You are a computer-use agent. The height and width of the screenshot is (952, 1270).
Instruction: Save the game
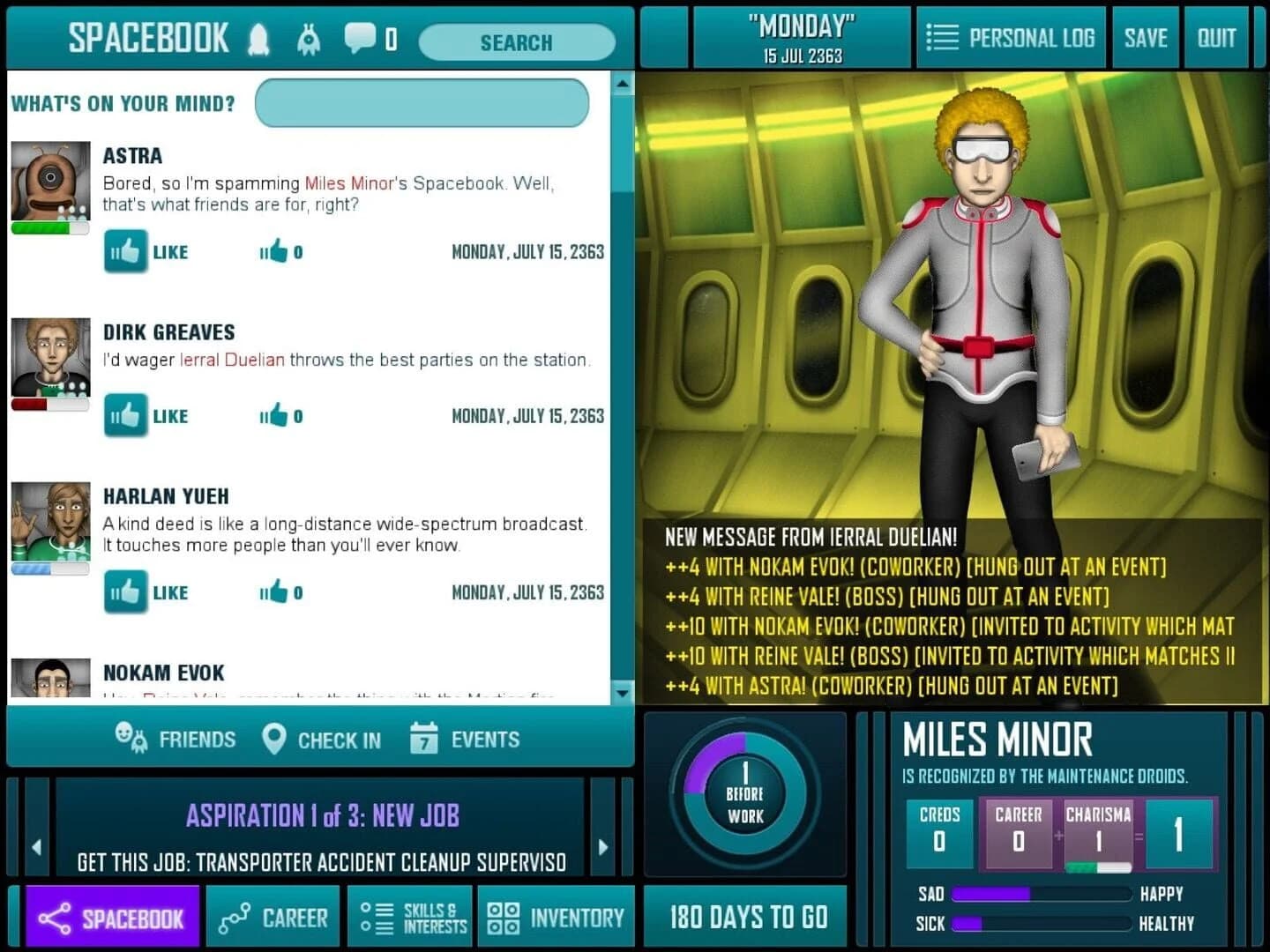[x=1146, y=37]
